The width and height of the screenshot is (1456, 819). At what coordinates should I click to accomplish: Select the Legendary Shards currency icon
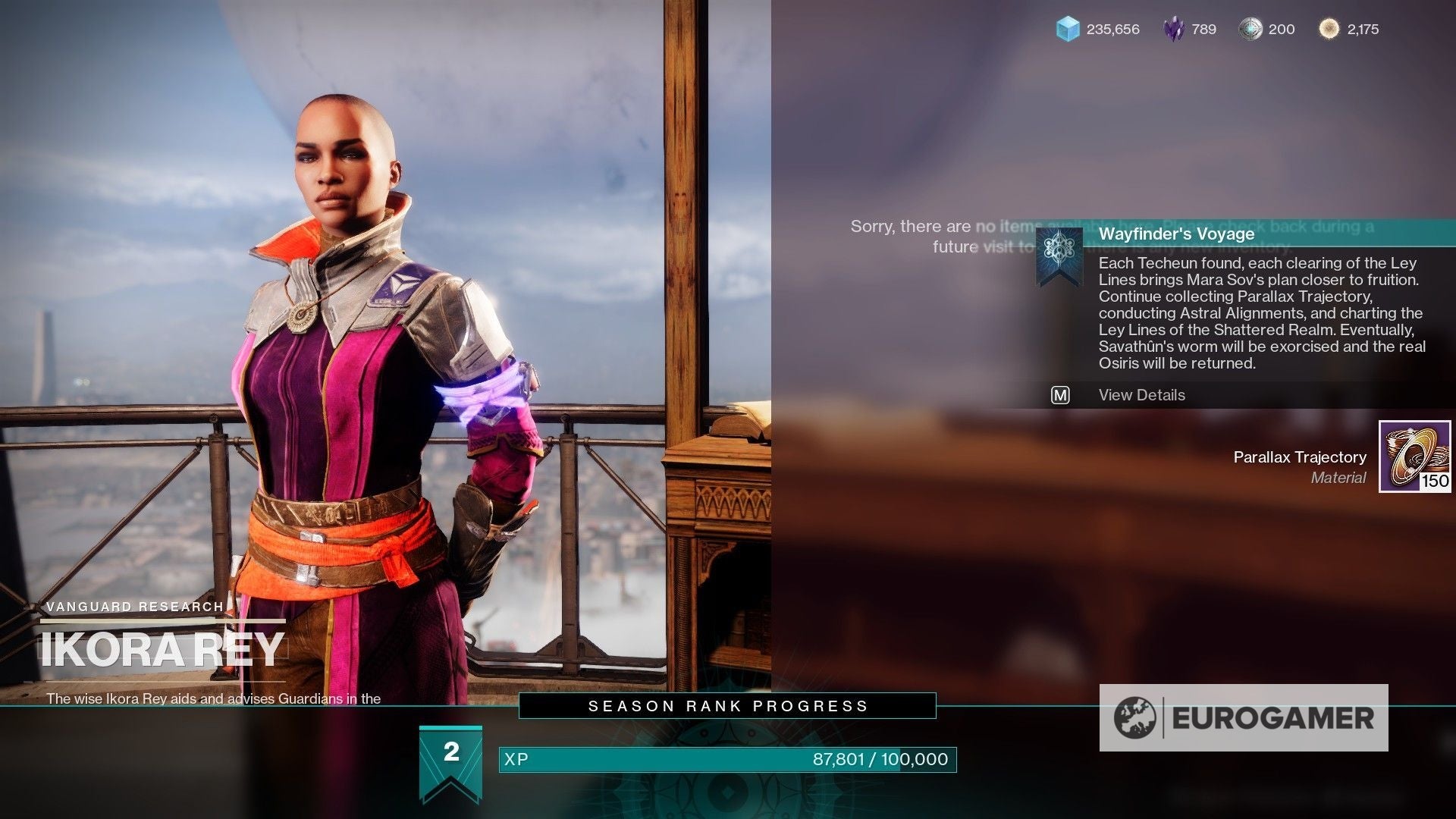click(x=1172, y=30)
